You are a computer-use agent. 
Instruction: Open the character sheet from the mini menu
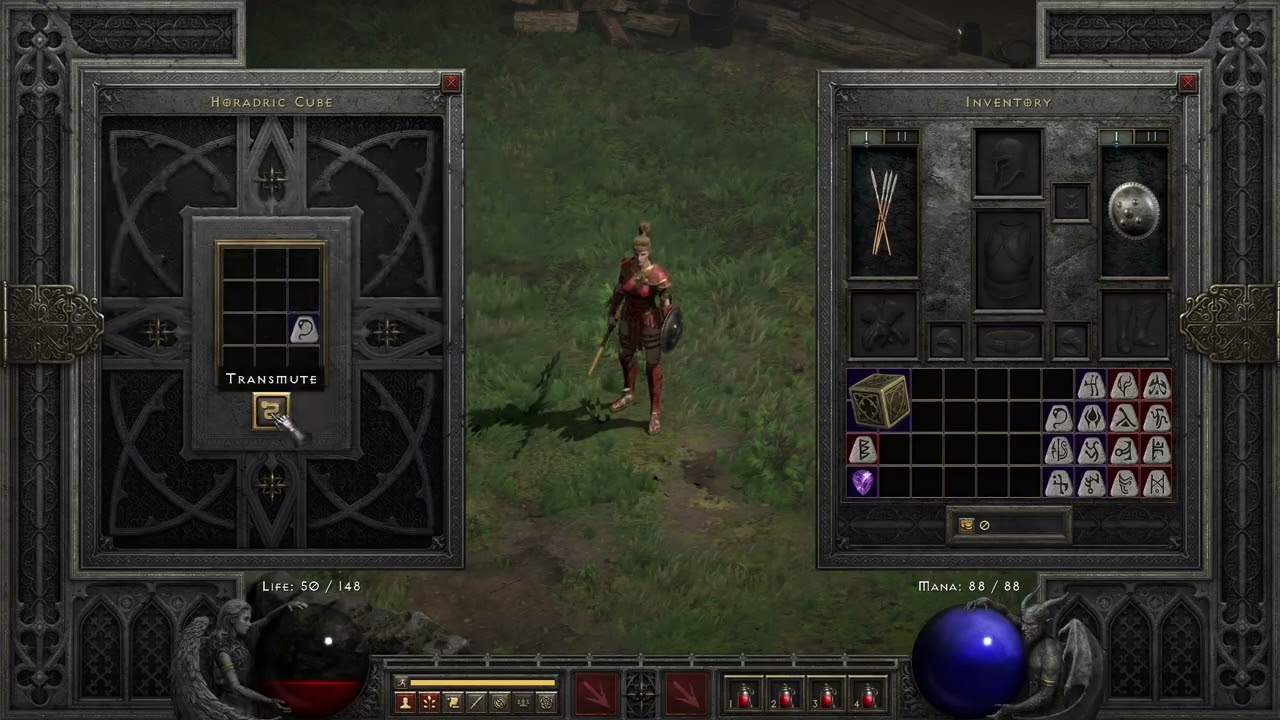(x=406, y=702)
